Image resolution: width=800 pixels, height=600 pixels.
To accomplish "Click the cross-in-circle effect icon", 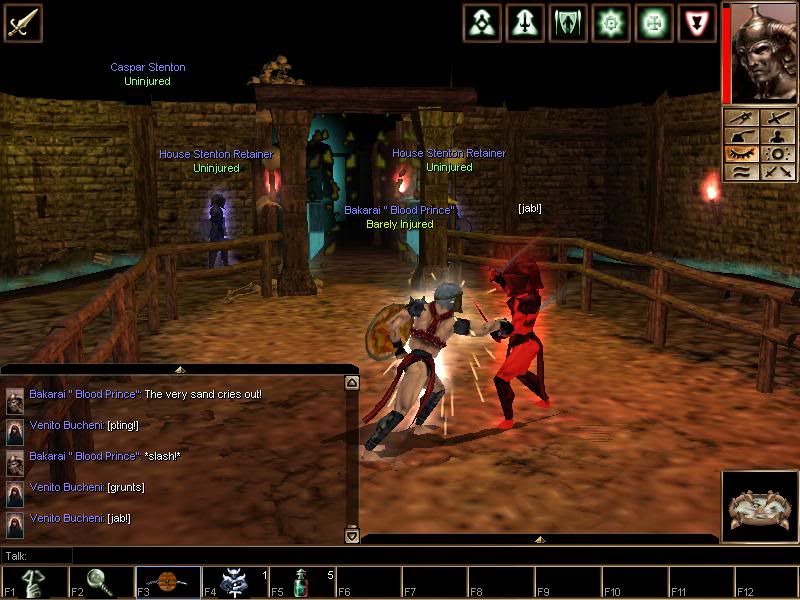I will point(654,22).
